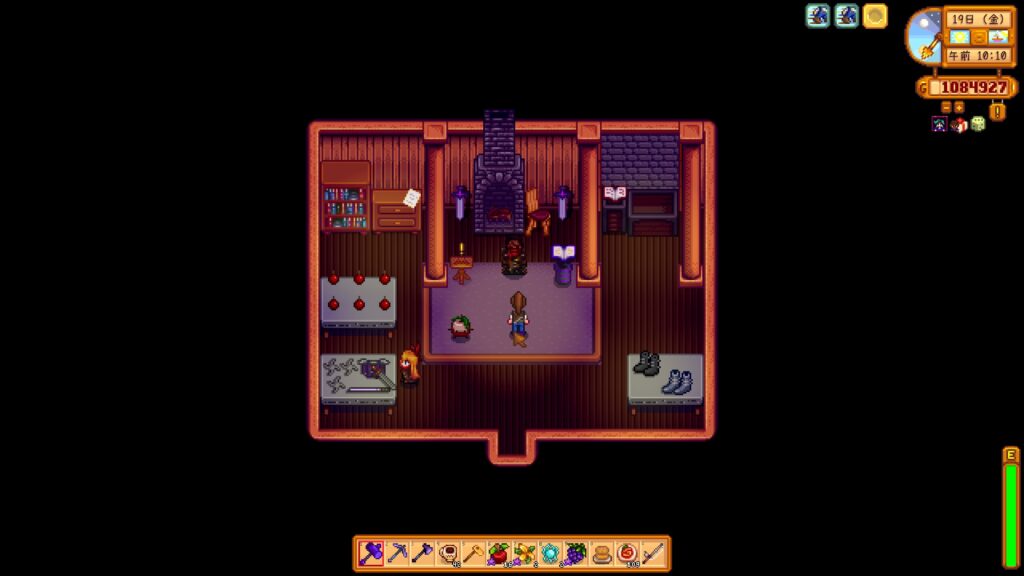Select the coffee cup stack

click(x=447, y=553)
